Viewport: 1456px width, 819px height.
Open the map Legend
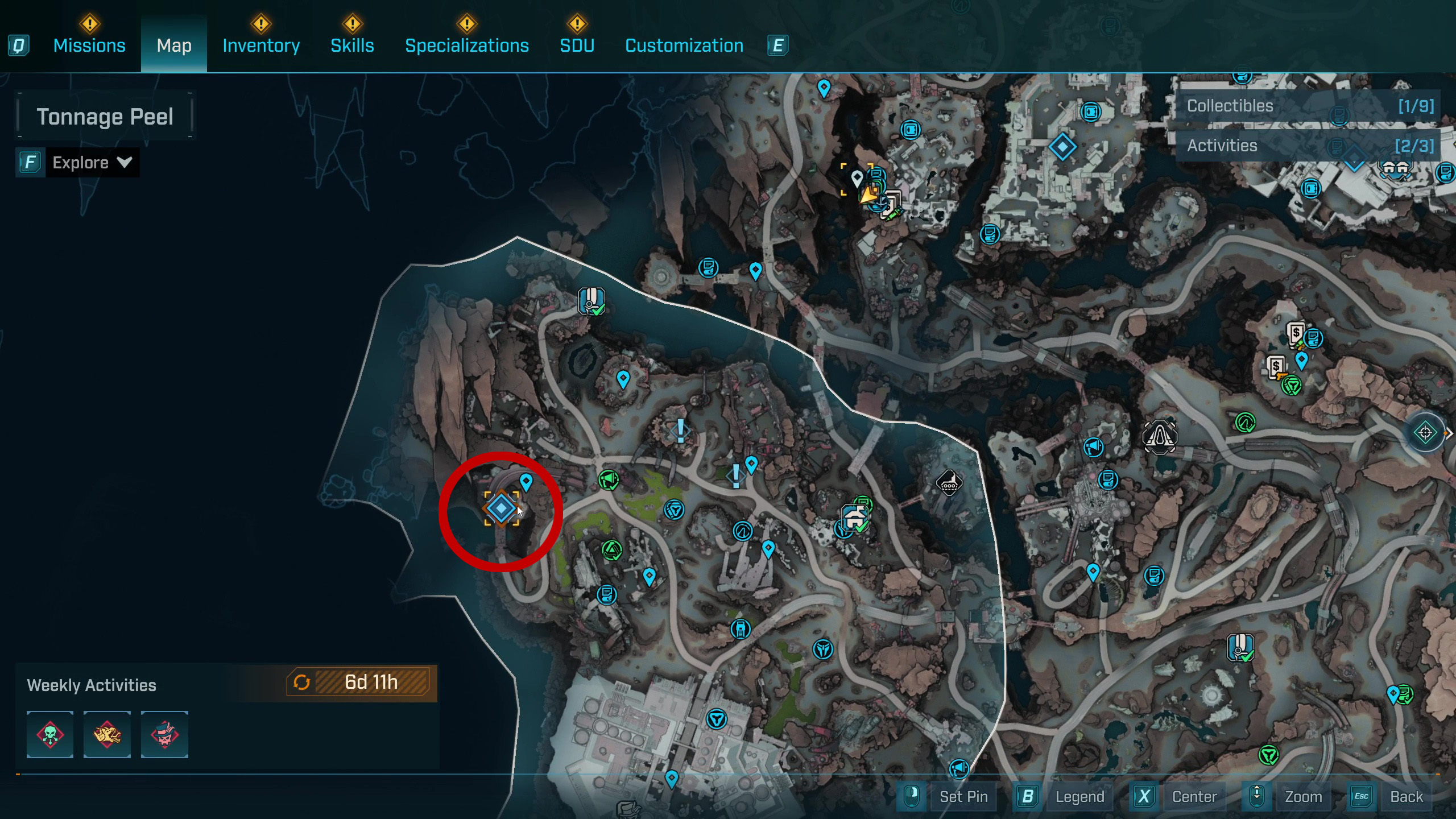point(1079,797)
